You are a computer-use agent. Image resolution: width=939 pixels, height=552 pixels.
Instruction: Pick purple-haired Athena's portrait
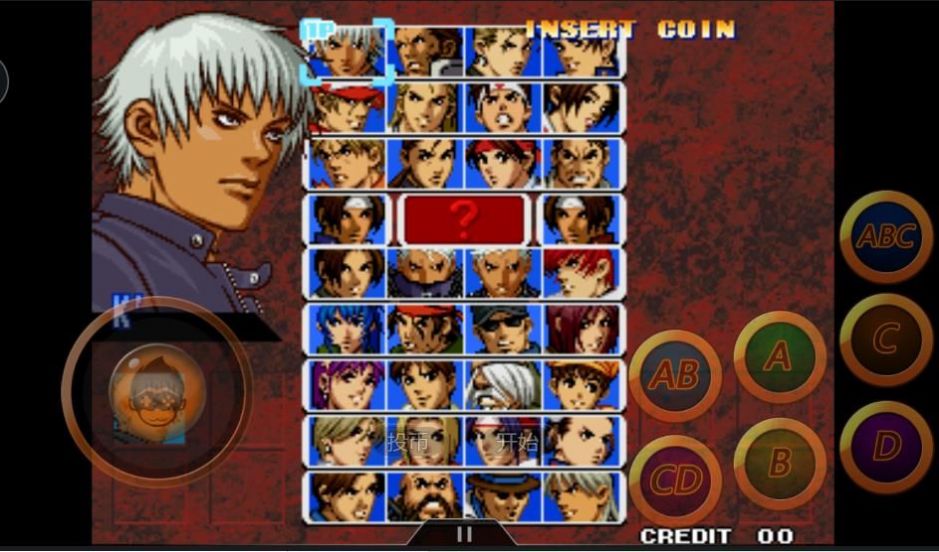point(347,384)
